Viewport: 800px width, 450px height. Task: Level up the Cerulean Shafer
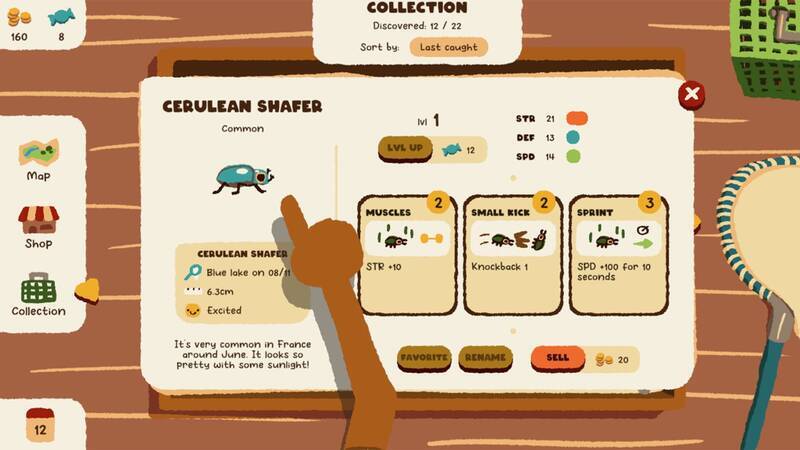click(x=403, y=150)
